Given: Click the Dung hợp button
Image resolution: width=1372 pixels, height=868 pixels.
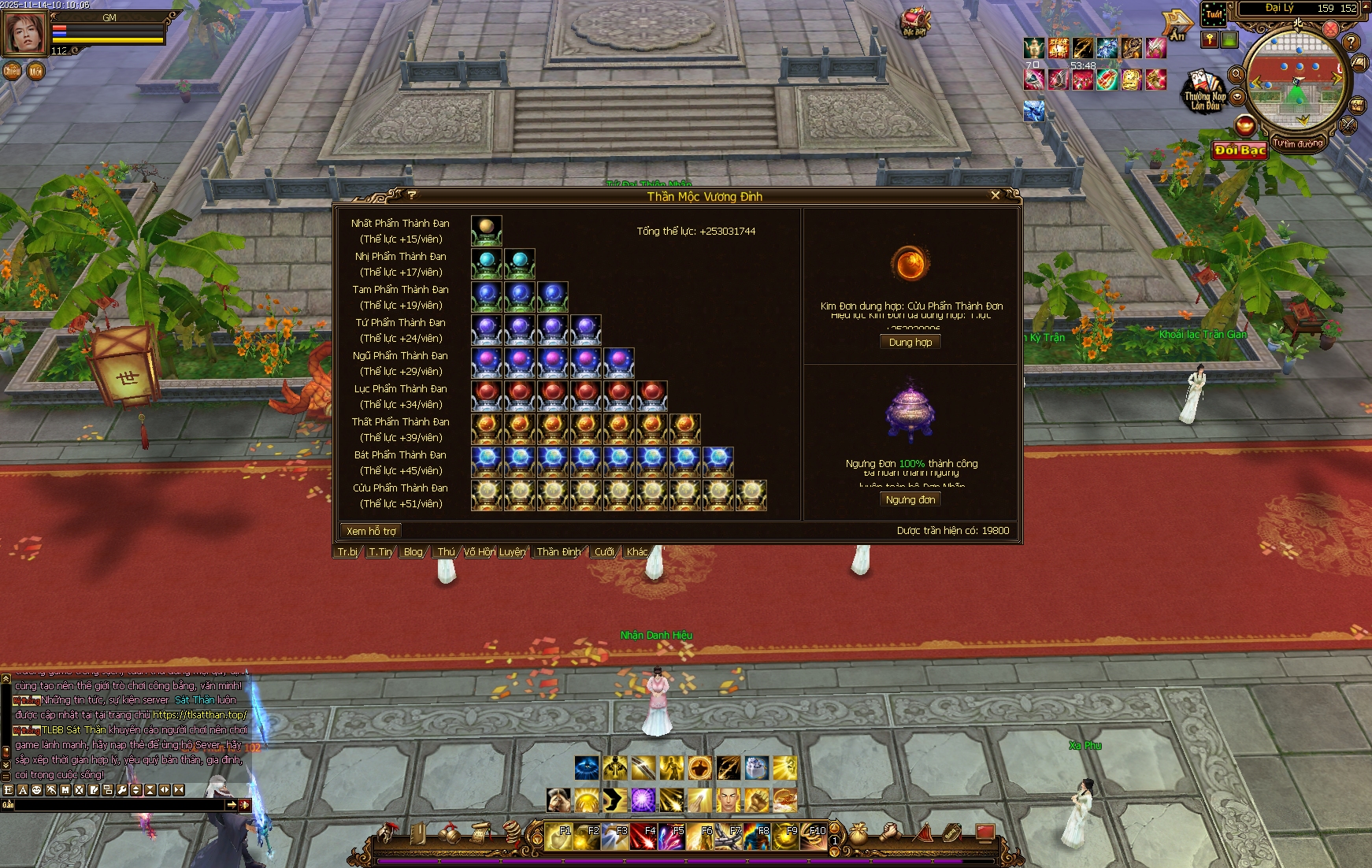Looking at the screenshot, I should coord(910,342).
